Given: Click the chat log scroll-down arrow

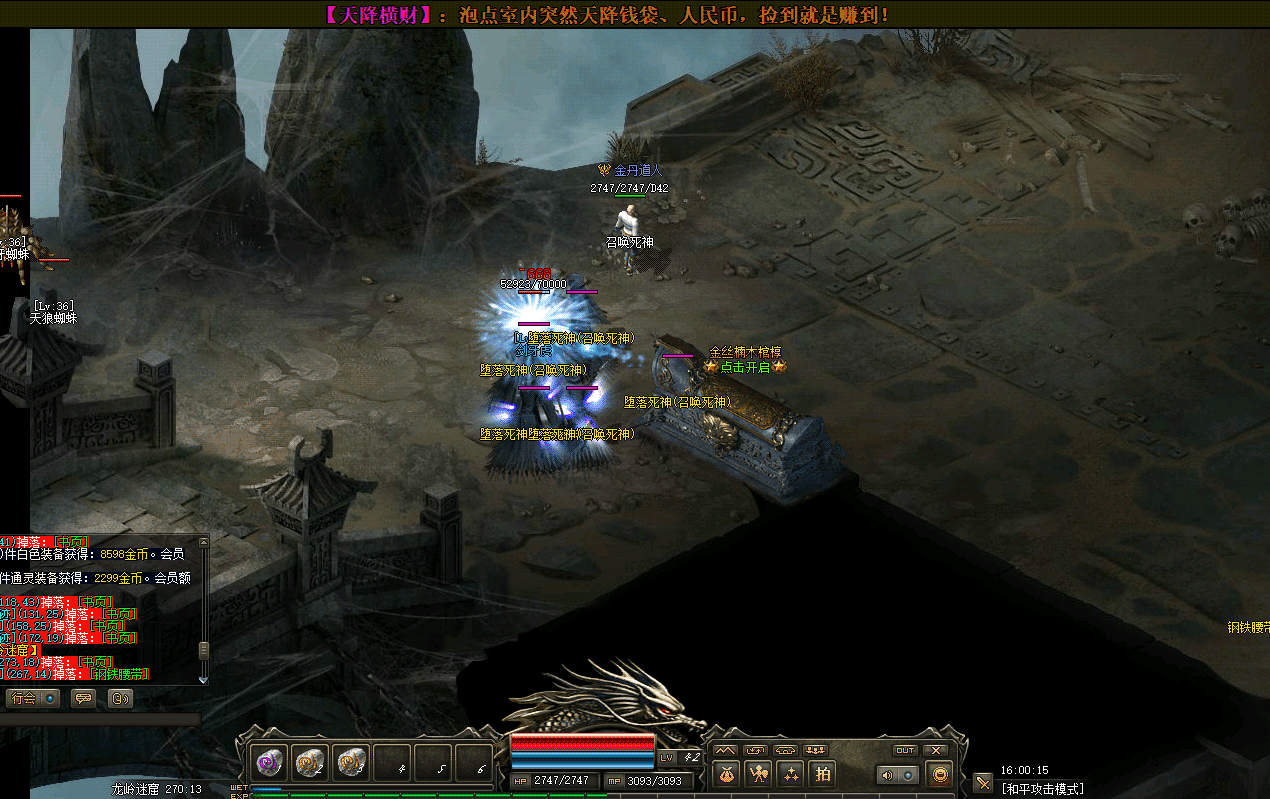Looking at the screenshot, I should (x=204, y=679).
